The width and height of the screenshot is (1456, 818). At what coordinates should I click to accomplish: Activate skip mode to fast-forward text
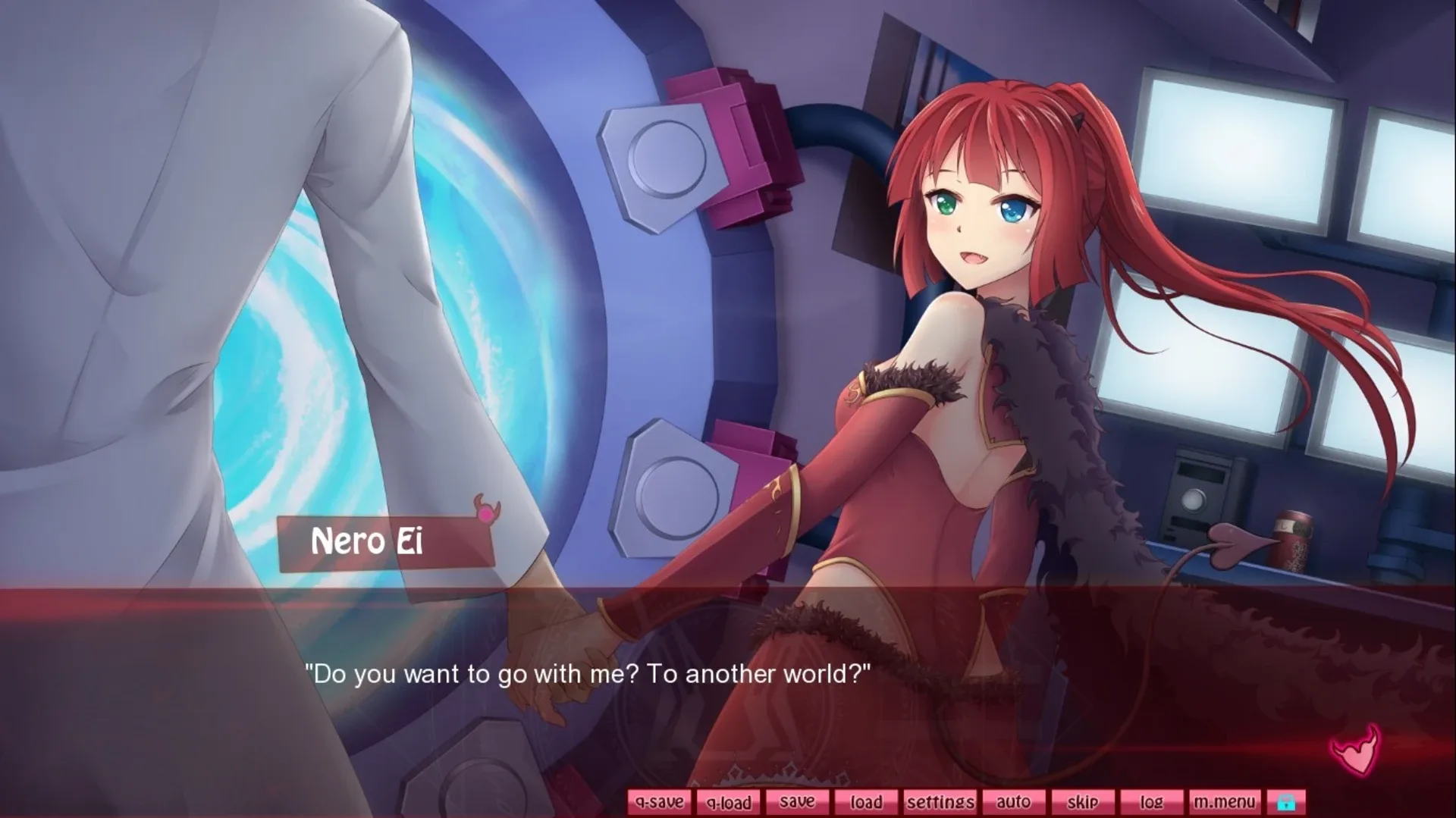click(1083, 801)
